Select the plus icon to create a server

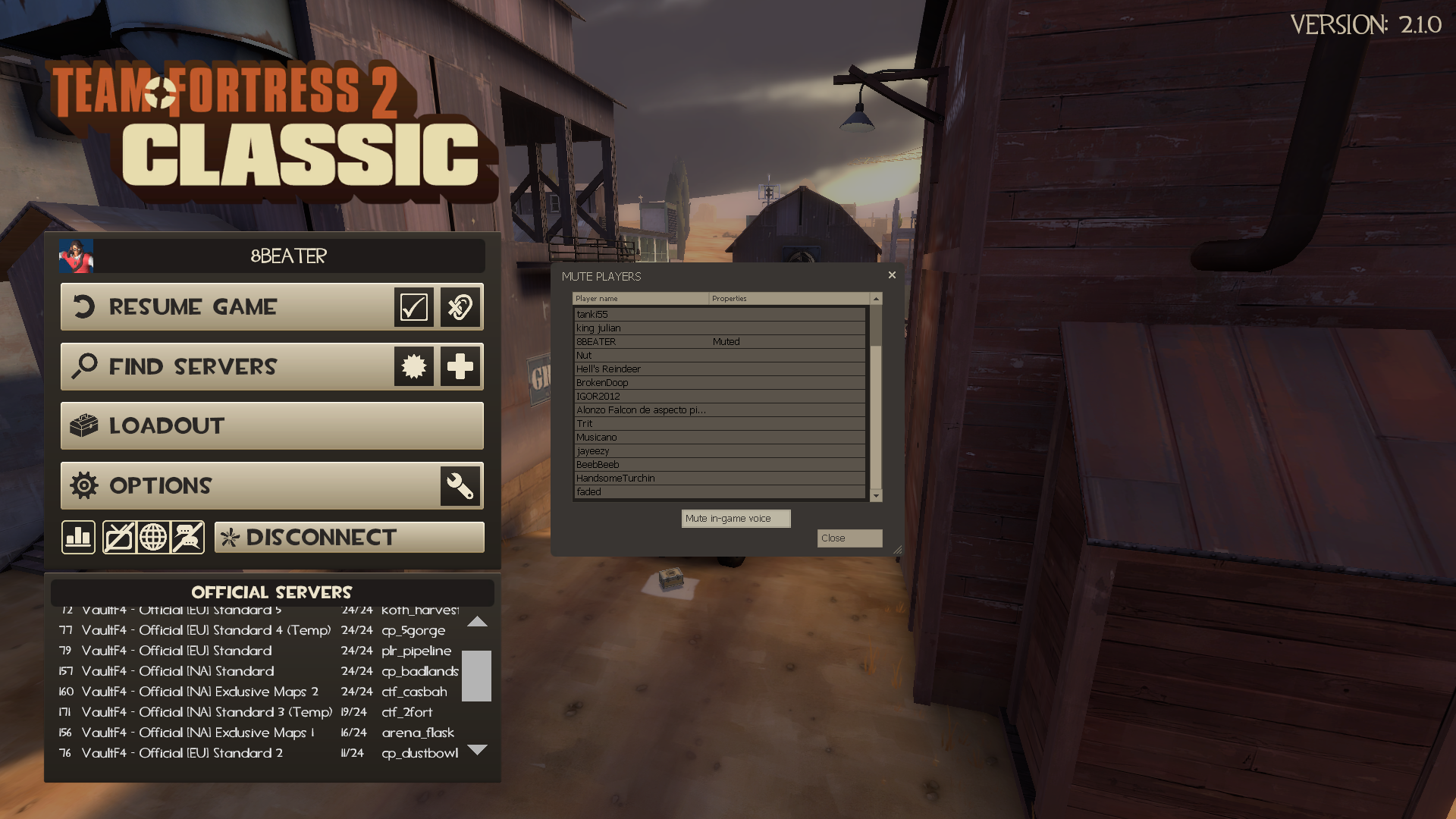(459, 366)
